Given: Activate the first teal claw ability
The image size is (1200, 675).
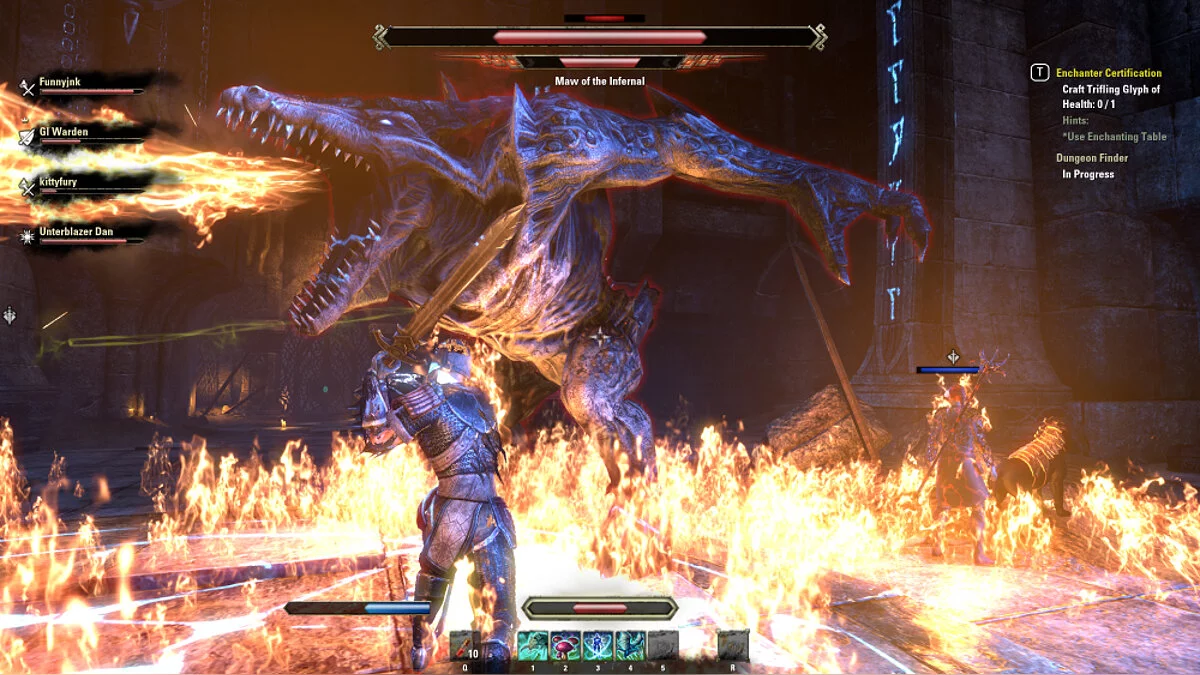Looking at the screenshot, I should [x=532, y=645].
